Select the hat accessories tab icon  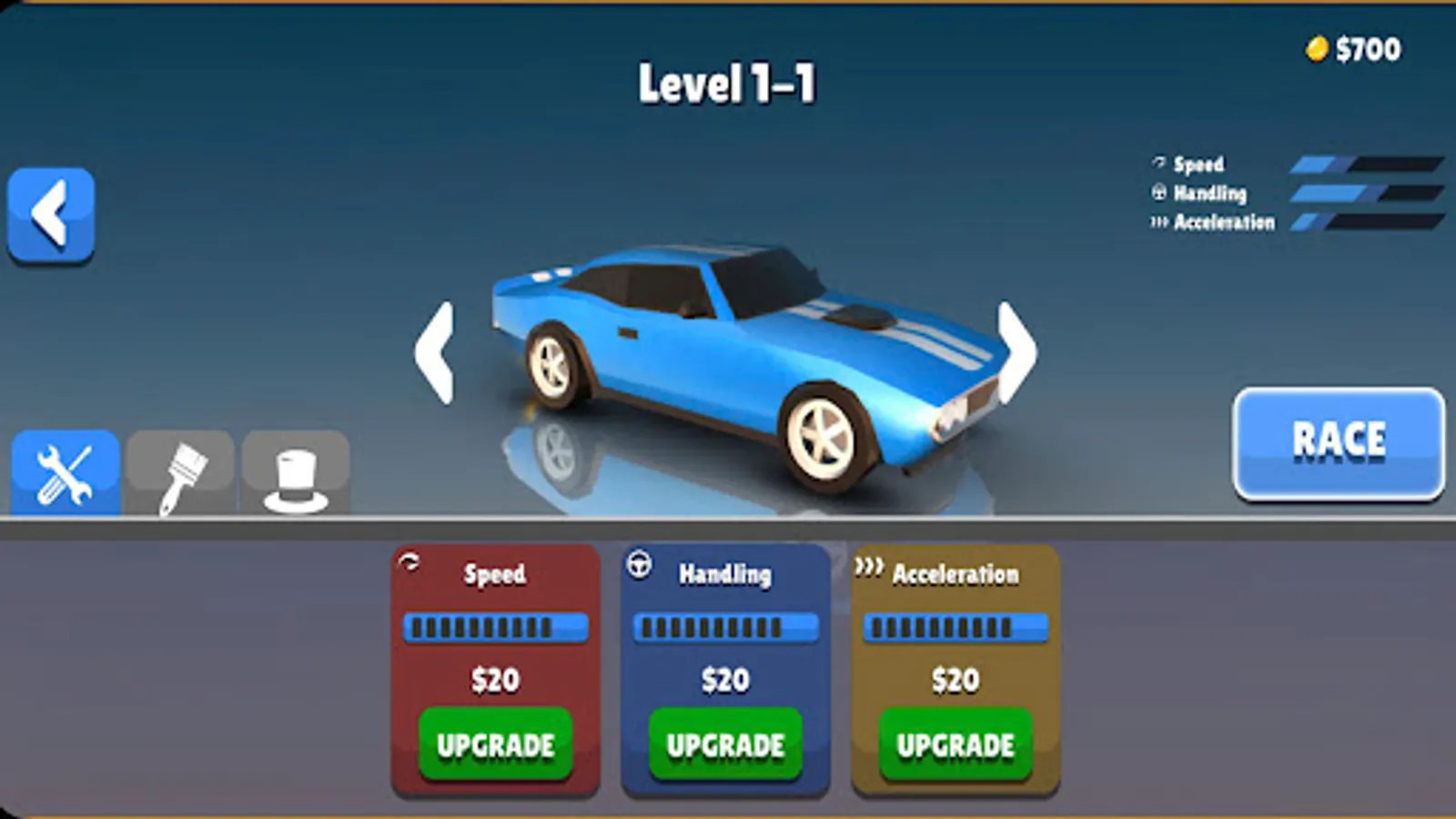tap(294, 474)
